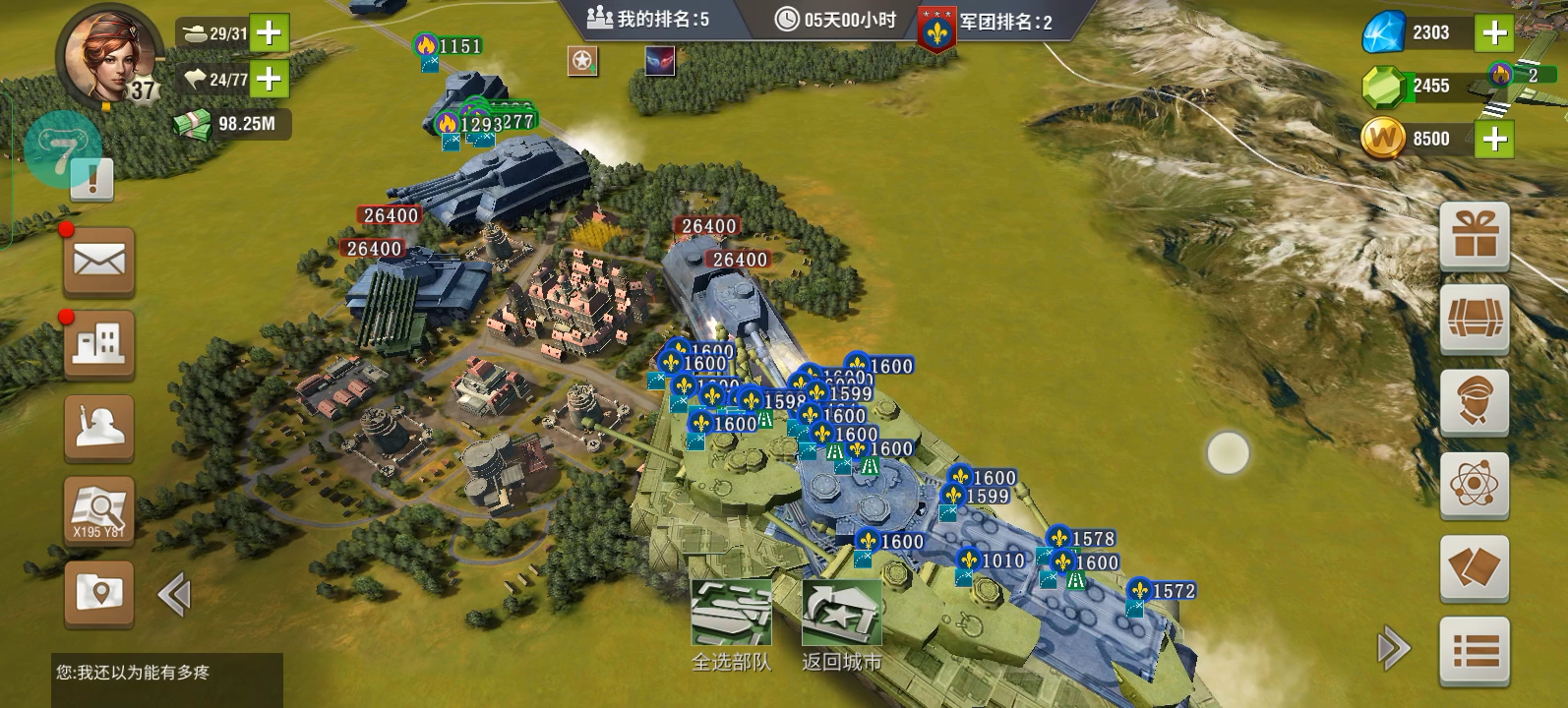The height and width of the screenshot is (708, 1568).
Task: Open the map location bookmarks
Action: [x=99, y=593]
